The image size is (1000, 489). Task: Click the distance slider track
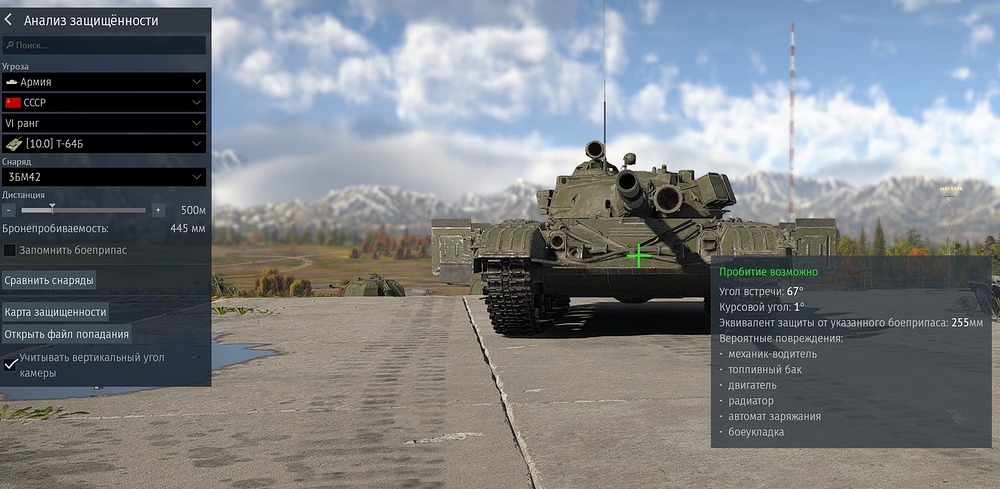[x=100, y=211]
